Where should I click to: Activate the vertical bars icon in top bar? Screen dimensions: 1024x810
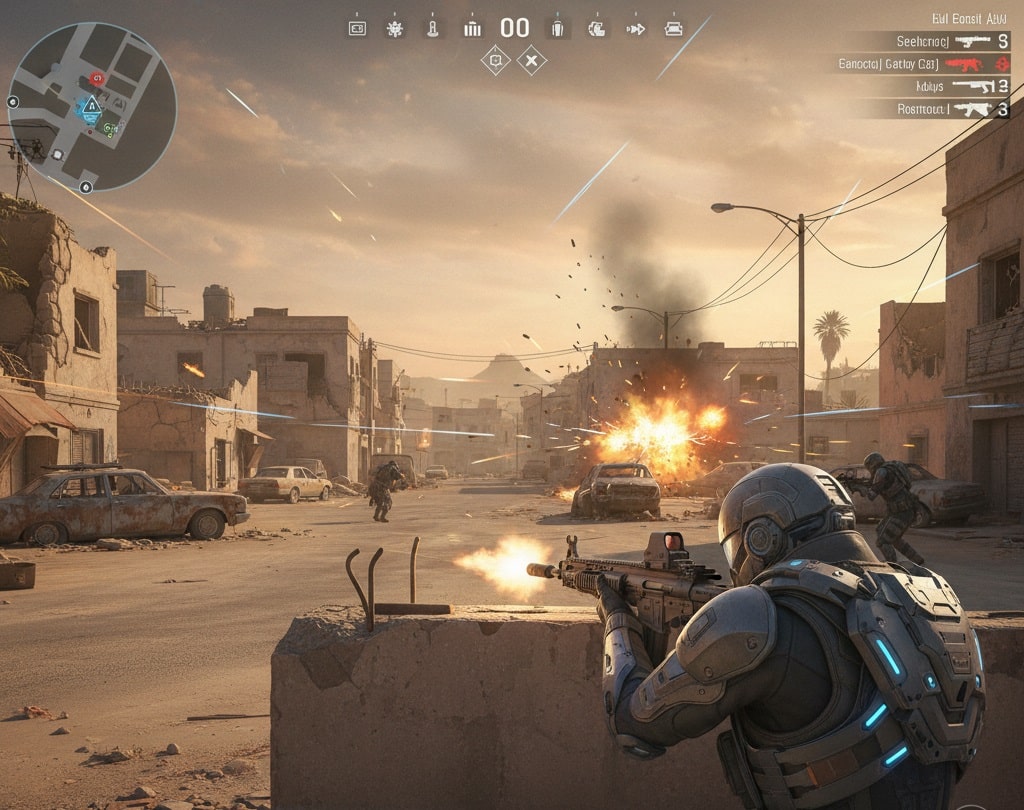click(x=472, y=28)
